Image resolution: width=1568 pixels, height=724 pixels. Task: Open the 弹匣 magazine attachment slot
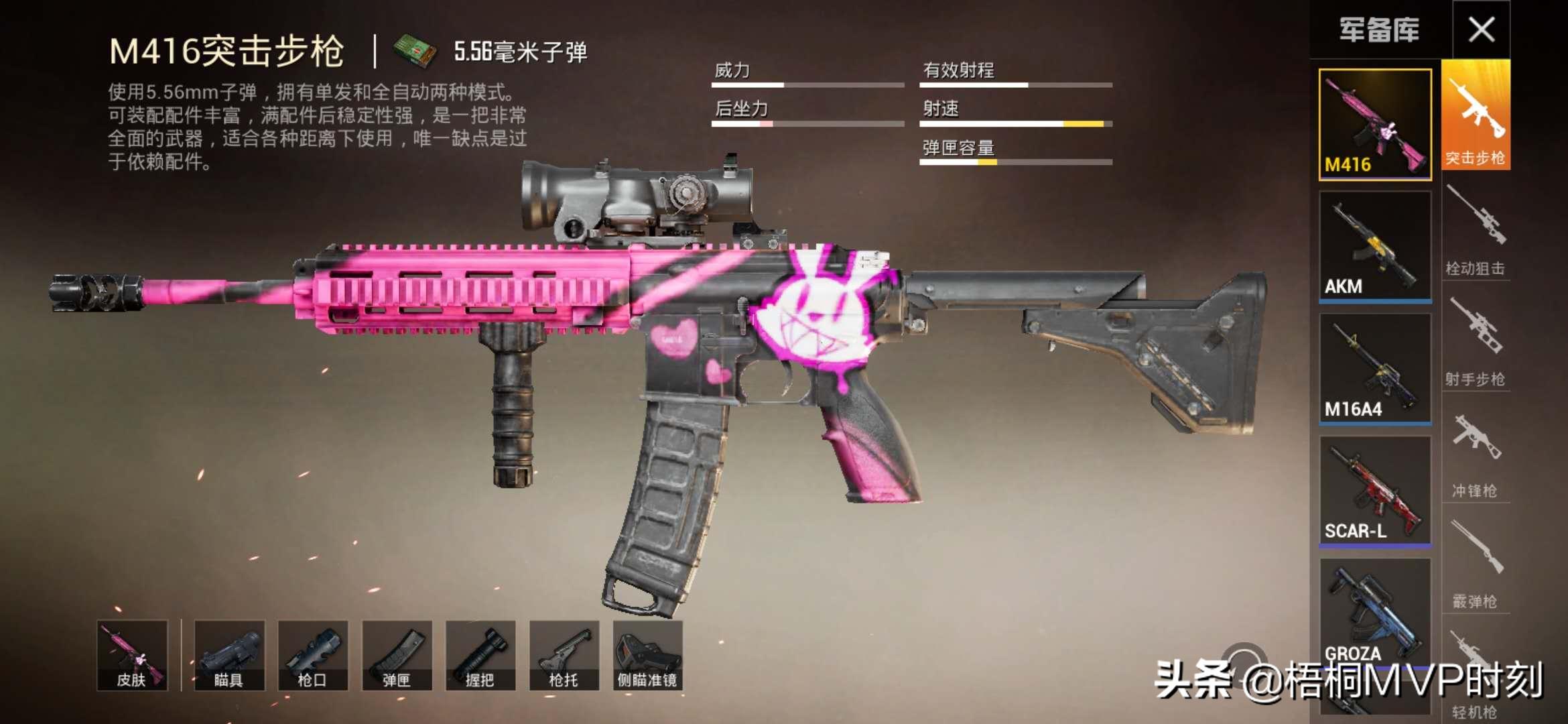[397, 655]
